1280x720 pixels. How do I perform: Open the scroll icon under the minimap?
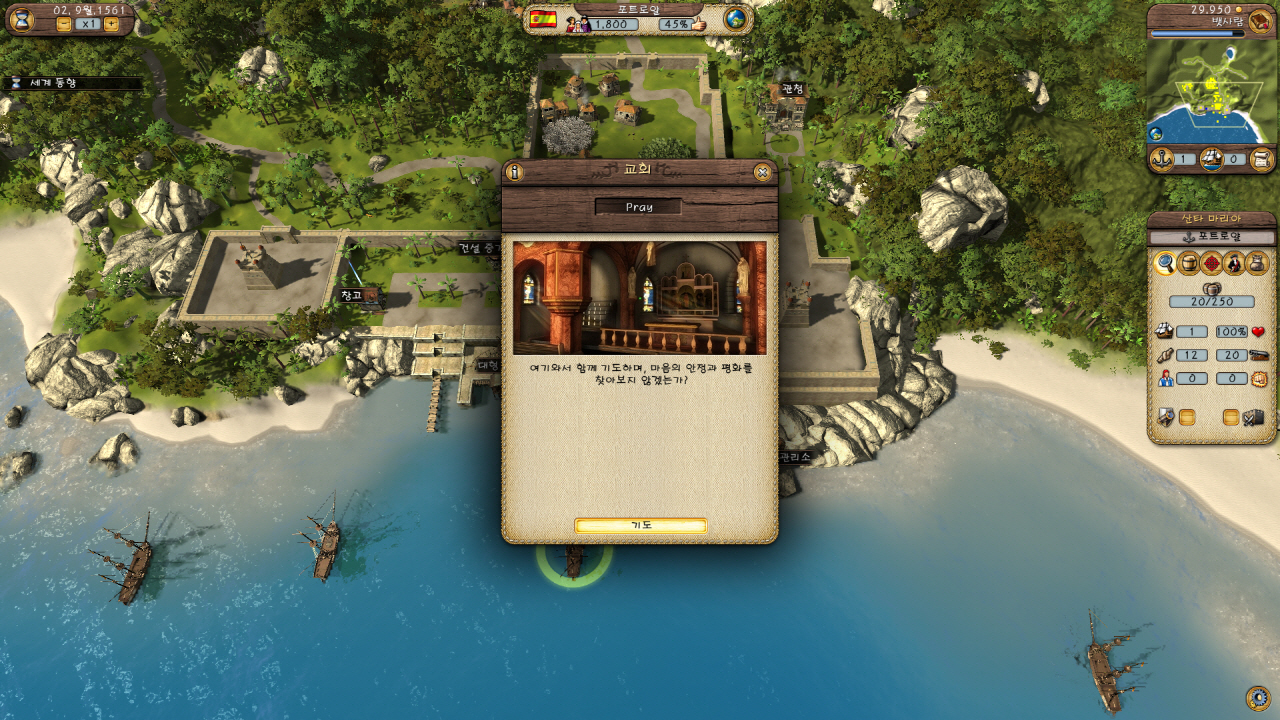pyautogui.click(x=1262, y=159)
